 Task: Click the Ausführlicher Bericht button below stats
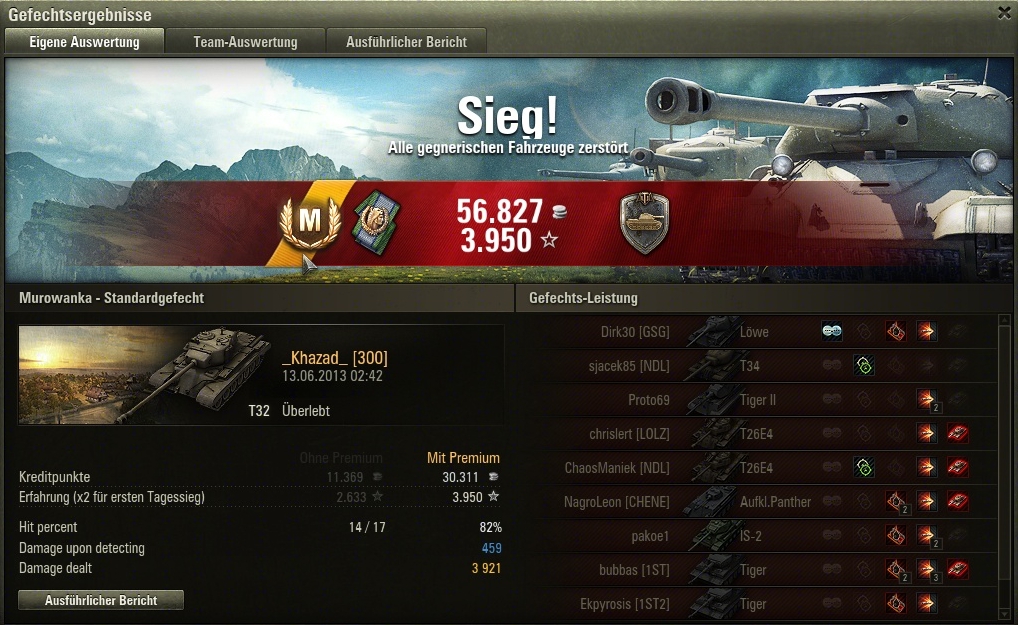pyautogui.click(x=101, y=600)
